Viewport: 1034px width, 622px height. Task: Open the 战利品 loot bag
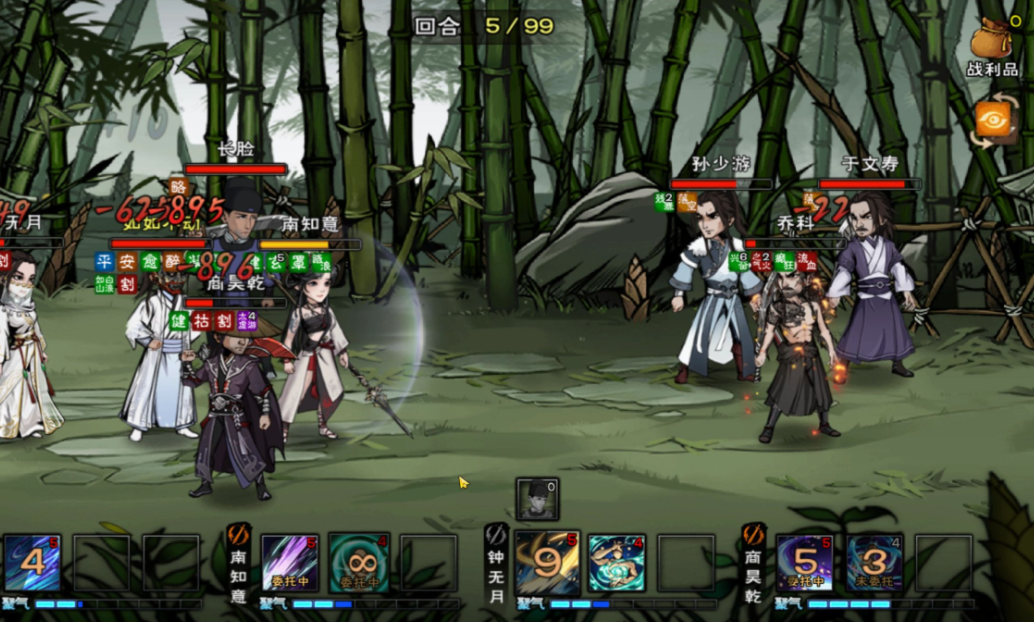pos(991,45)
